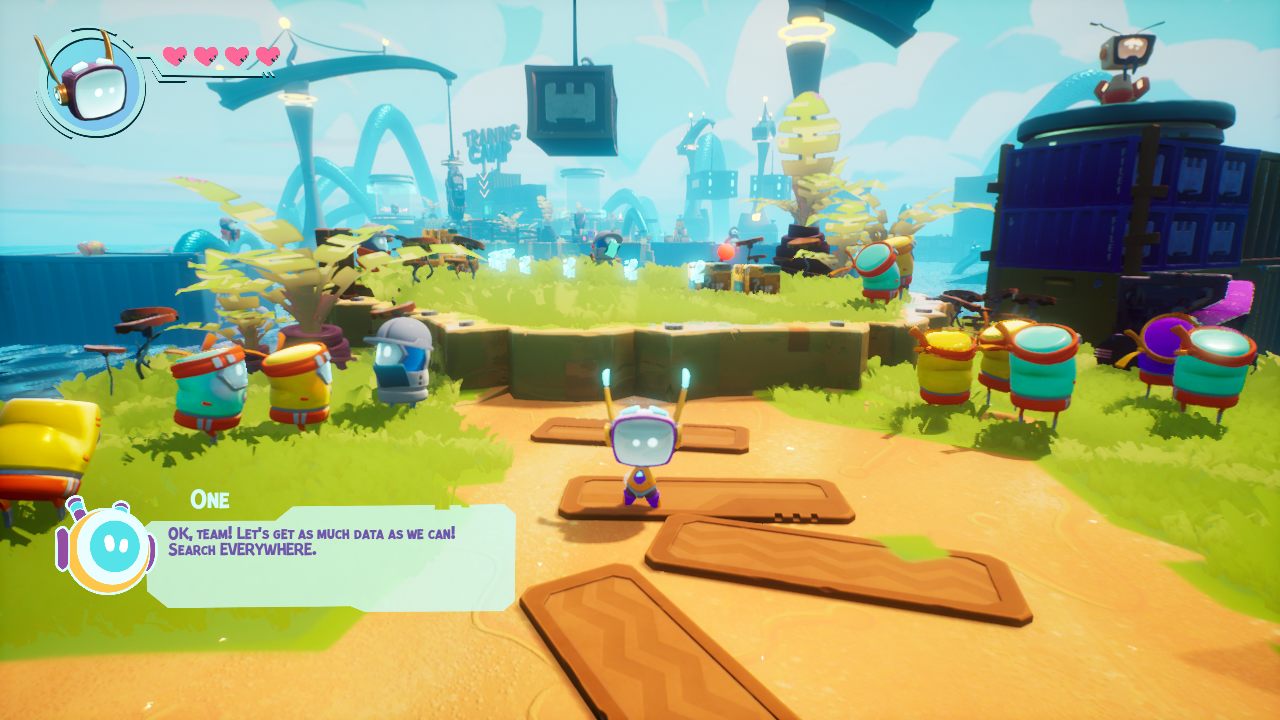
Task: Click the player robot portrait icon
Action: [90, 84]
